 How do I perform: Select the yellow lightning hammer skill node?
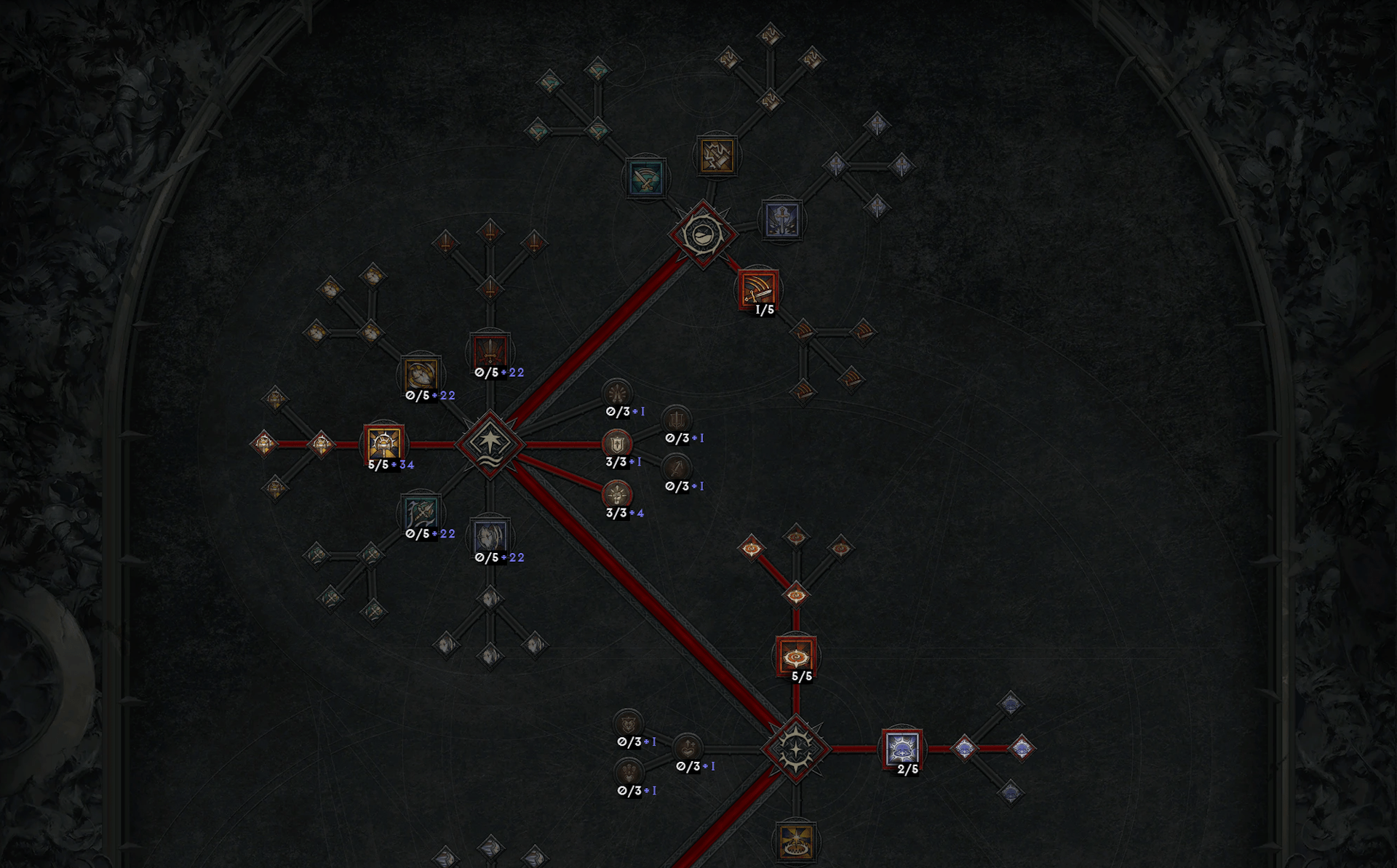717,155
